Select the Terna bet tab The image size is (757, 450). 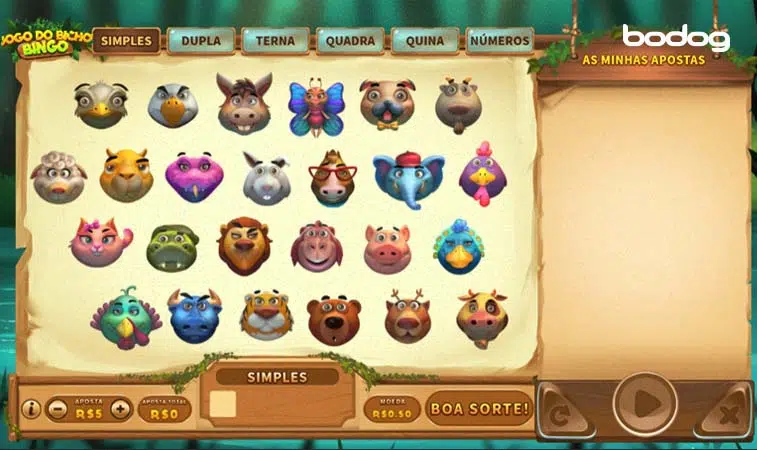[x=275, y=41]
